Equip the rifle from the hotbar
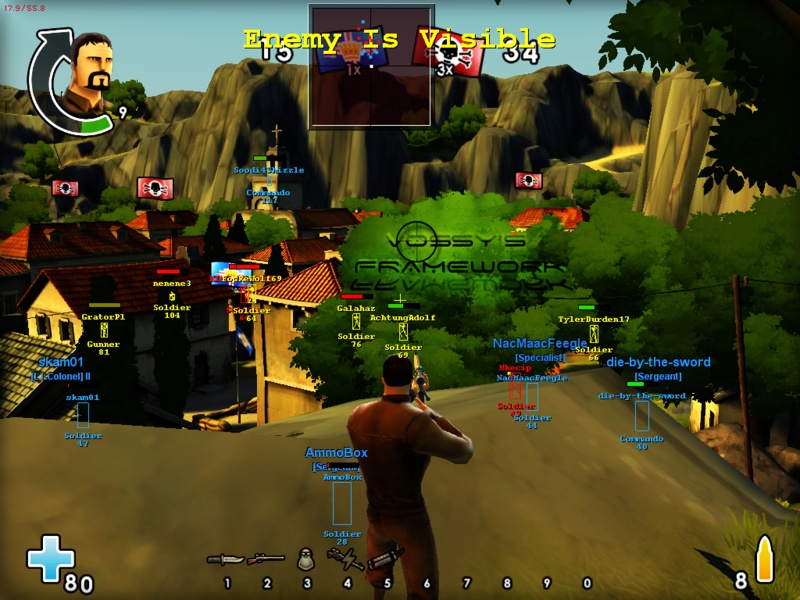 pyautogui.click(x=266, y=559)
